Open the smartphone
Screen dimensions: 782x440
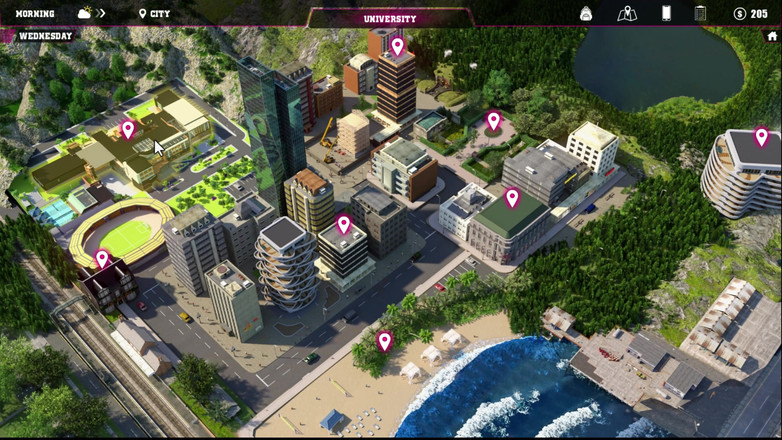coord(666,13)
